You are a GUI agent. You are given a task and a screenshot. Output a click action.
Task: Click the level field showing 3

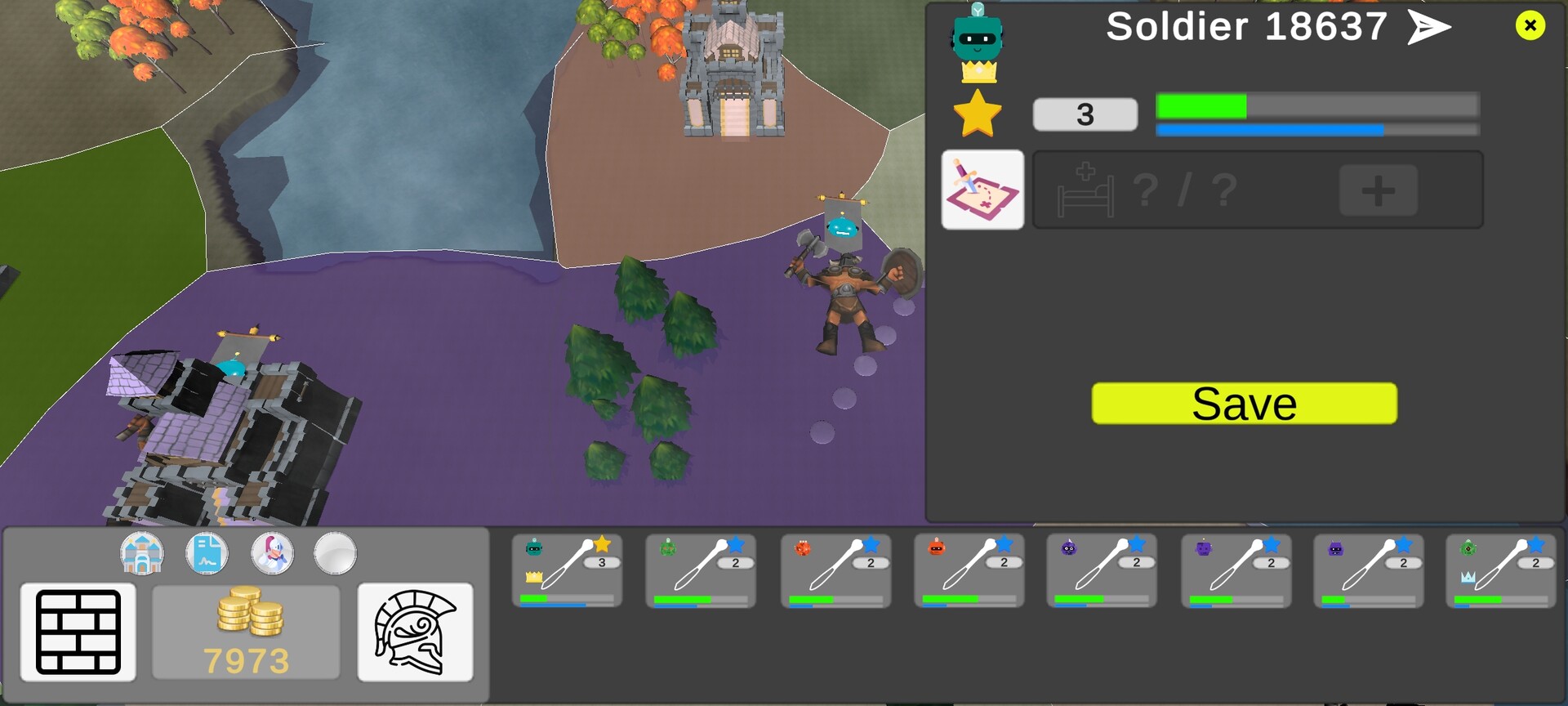1085,114
